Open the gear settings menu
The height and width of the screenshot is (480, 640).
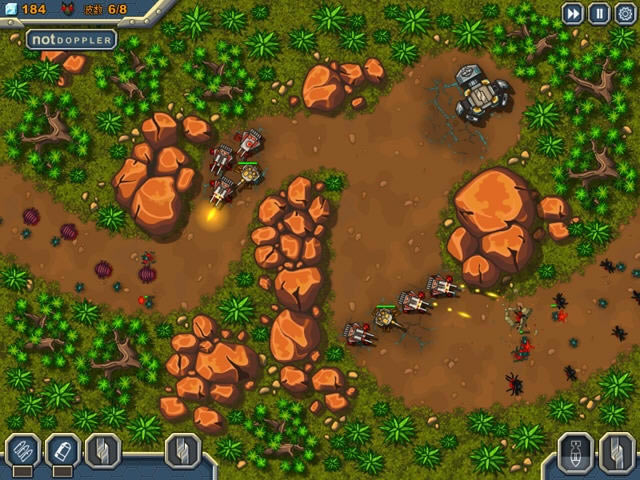click(x=625, y=13)
